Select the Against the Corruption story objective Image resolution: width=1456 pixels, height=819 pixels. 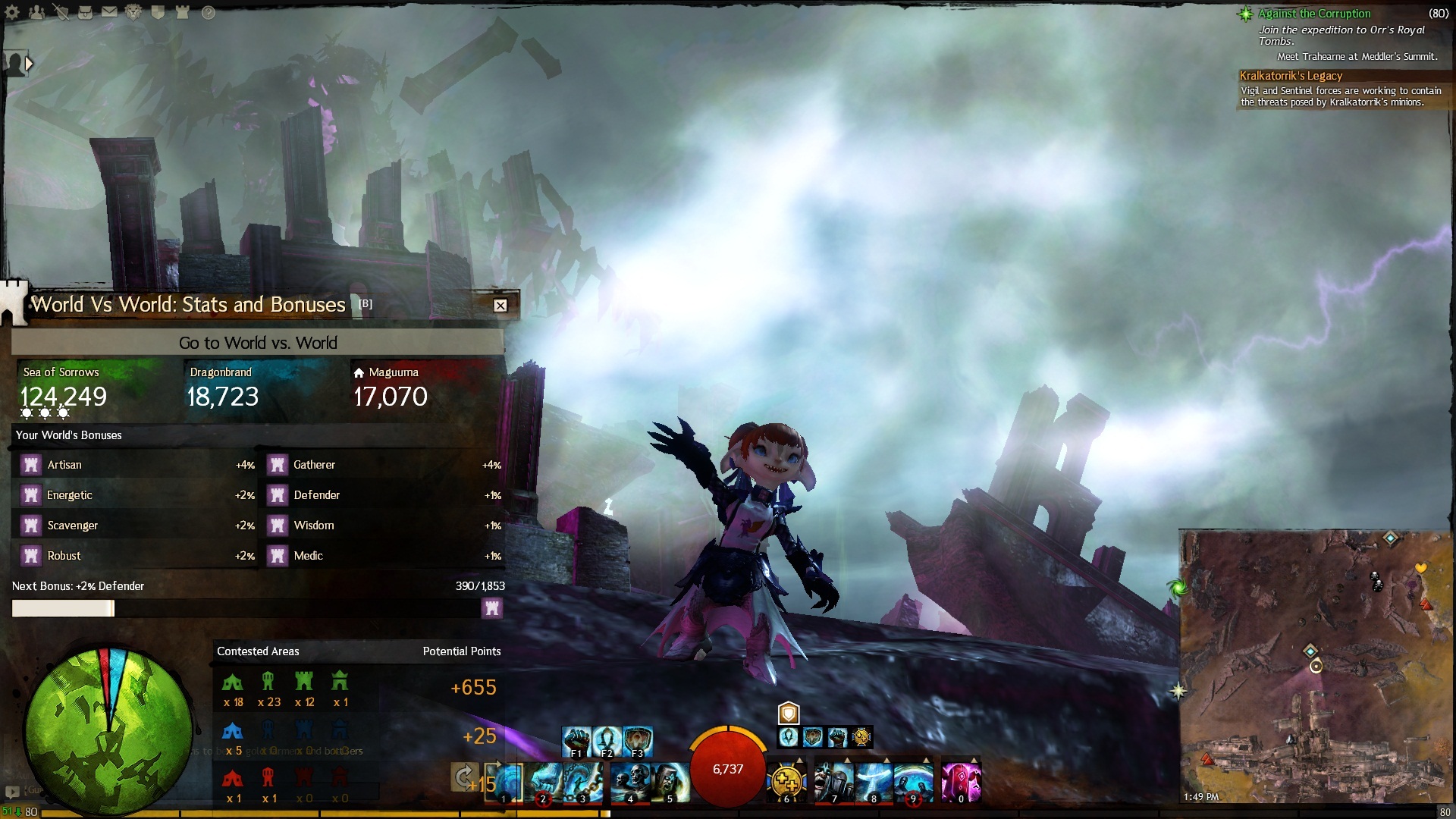[1314, 14]
